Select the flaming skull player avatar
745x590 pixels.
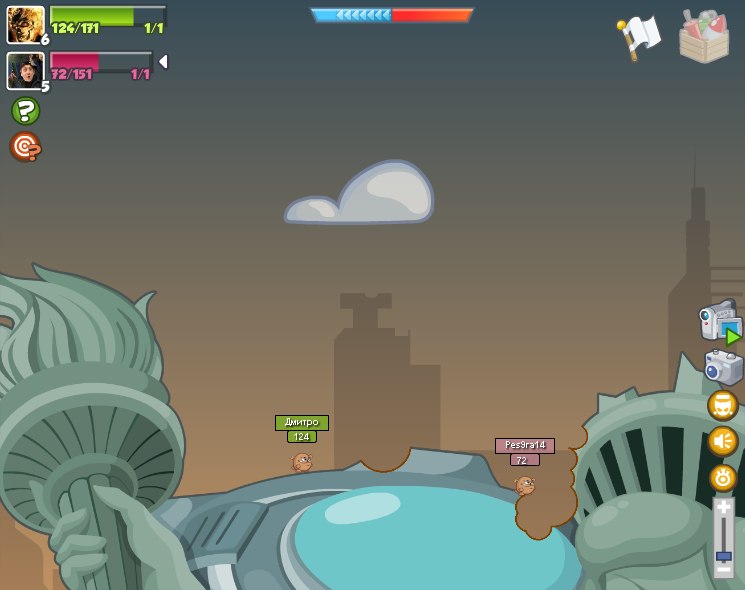coord(25,24)
